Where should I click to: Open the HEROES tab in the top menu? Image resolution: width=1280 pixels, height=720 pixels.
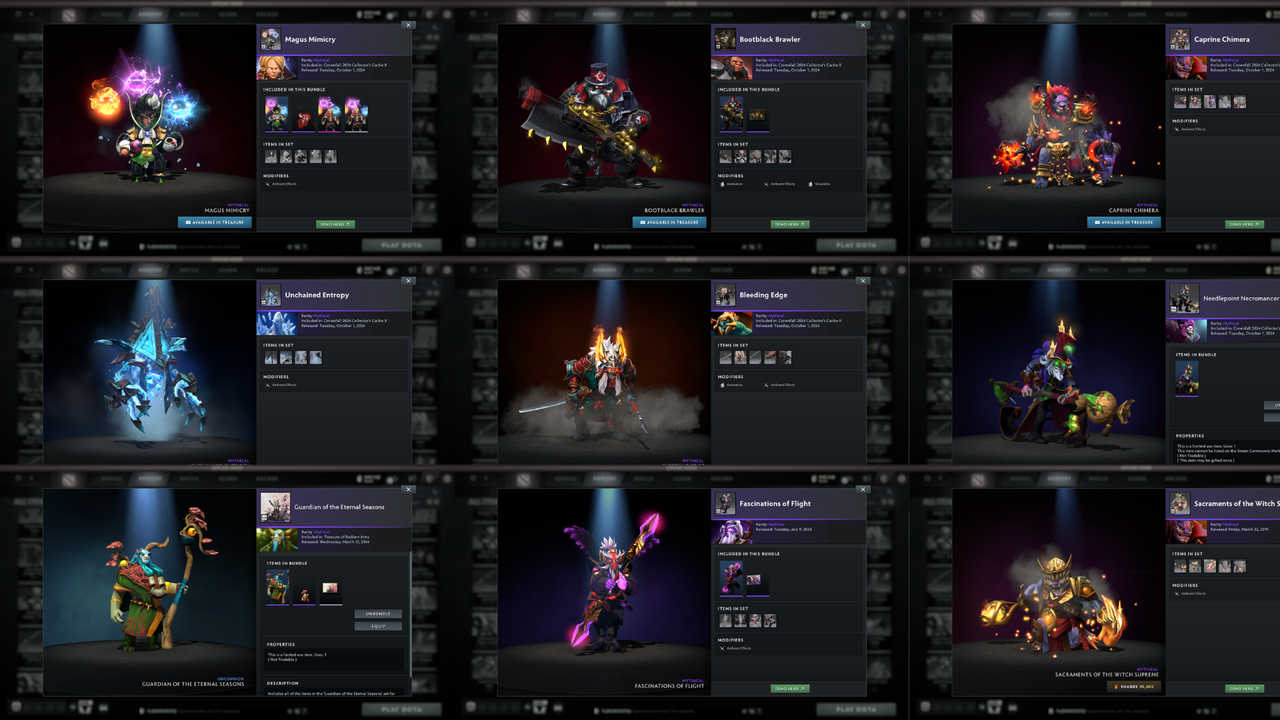click(x=112, y=15)
